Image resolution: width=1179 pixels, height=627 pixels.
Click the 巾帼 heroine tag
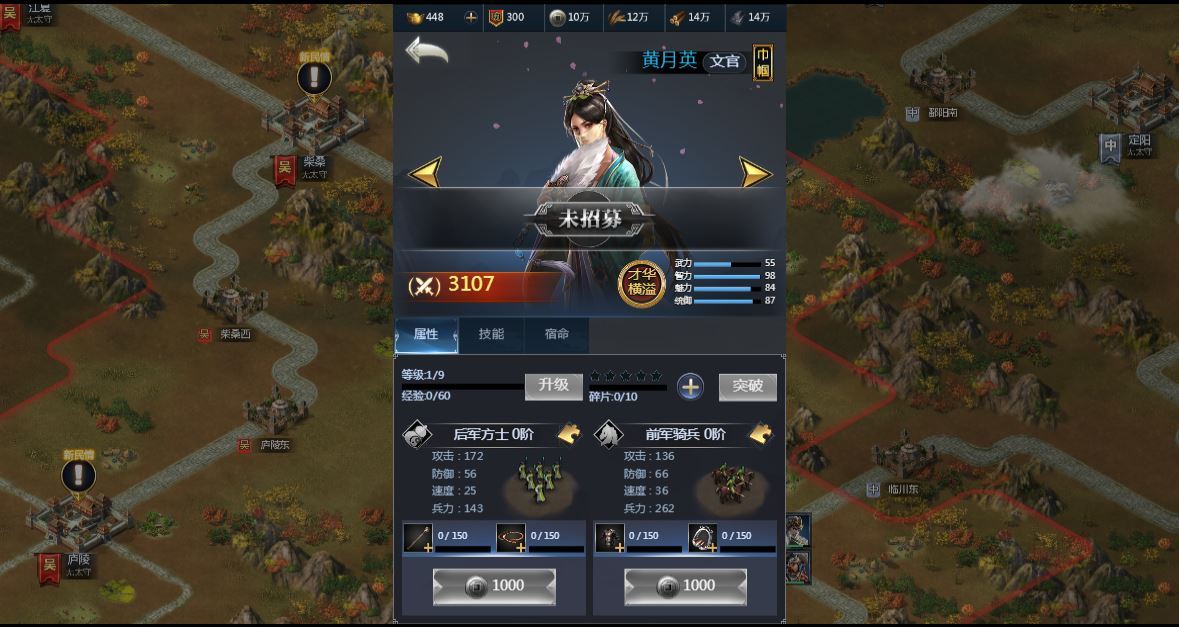(763, 61)
